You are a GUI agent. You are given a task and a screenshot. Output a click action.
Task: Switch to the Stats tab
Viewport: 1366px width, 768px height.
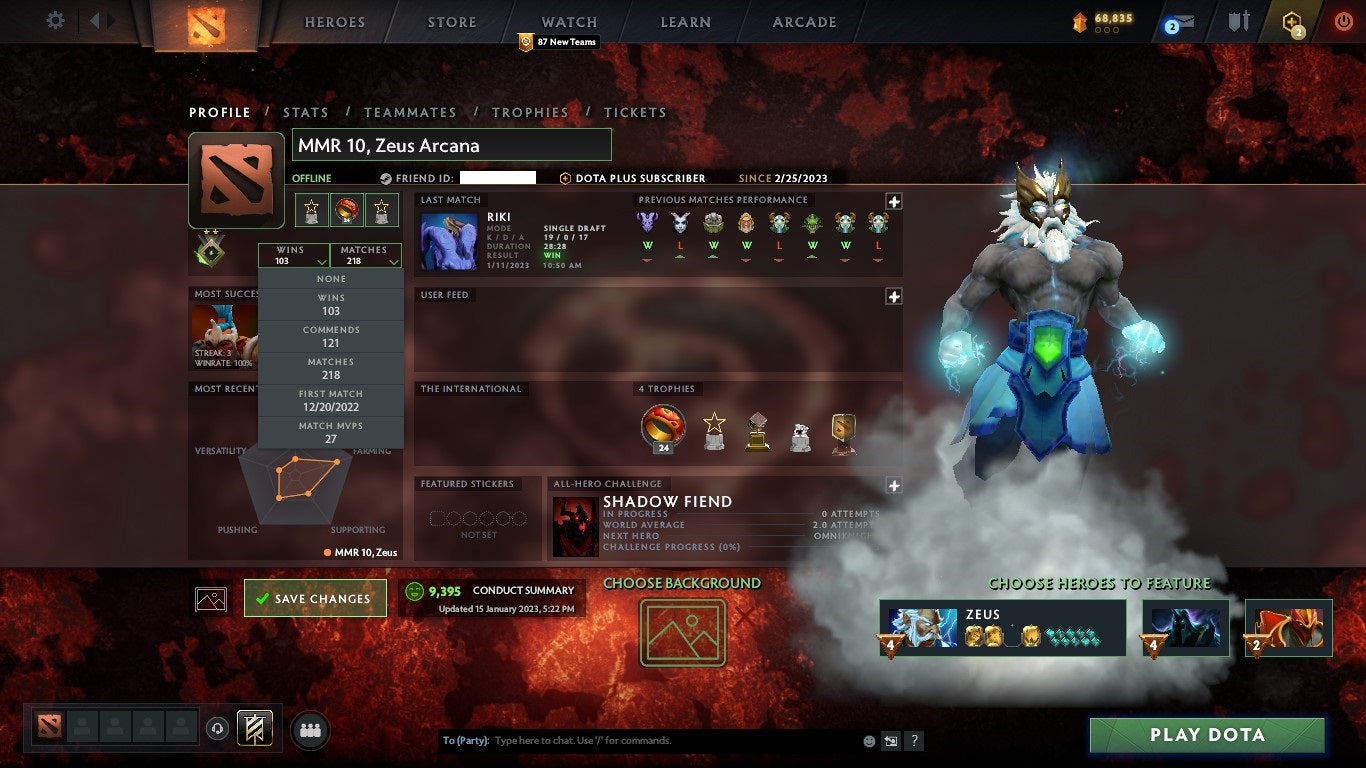pyautogui.click(x=306, y=112)
